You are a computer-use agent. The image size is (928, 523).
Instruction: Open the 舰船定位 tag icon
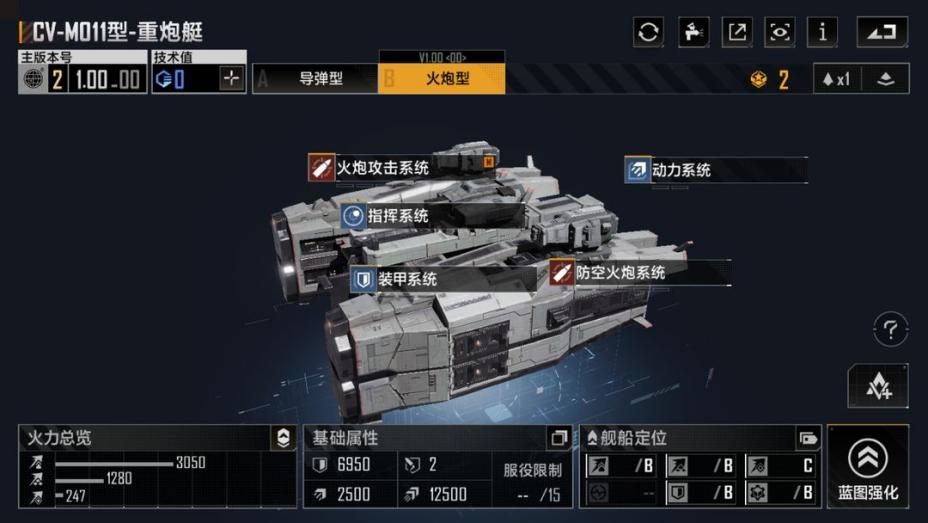807,438
